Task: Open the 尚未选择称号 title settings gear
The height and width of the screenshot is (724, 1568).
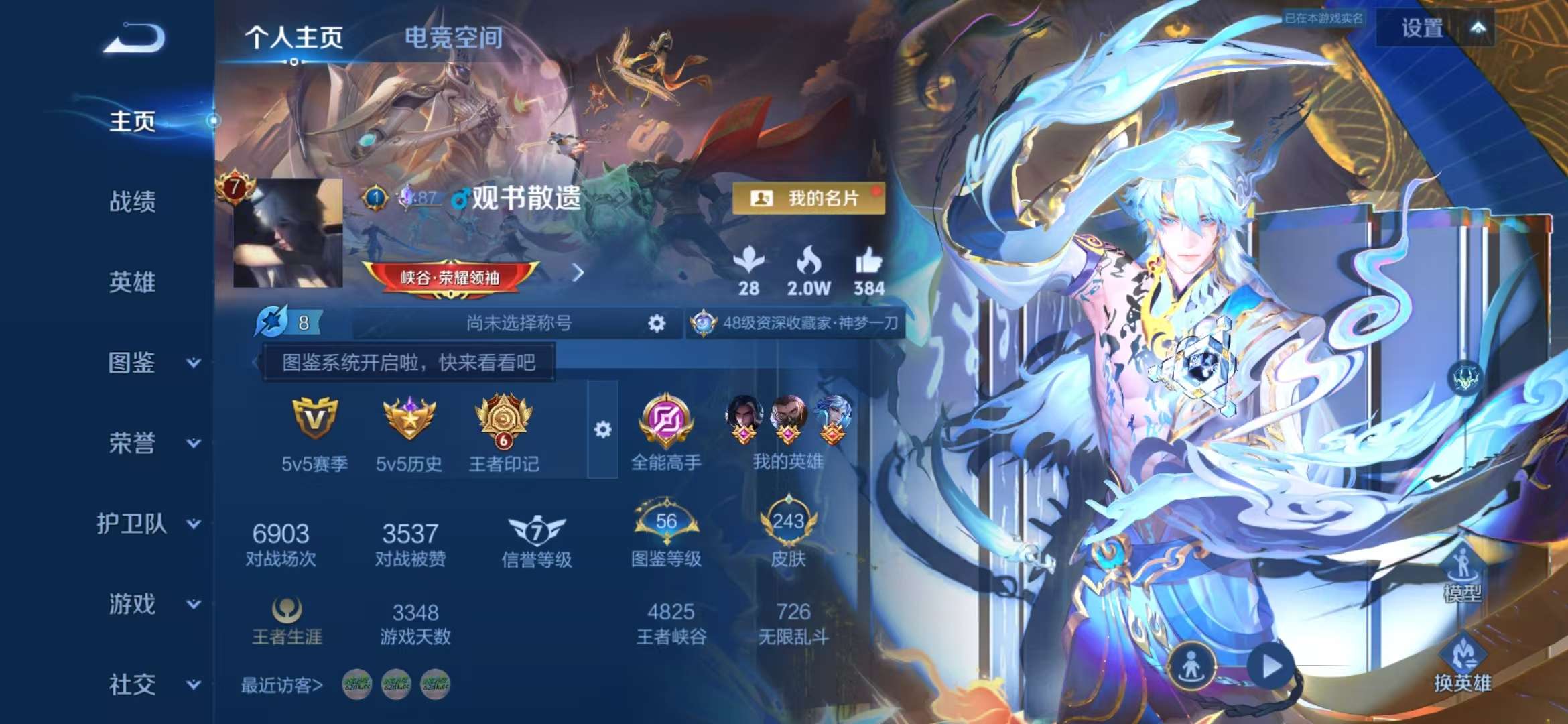Action: click(x=657, y=322)
